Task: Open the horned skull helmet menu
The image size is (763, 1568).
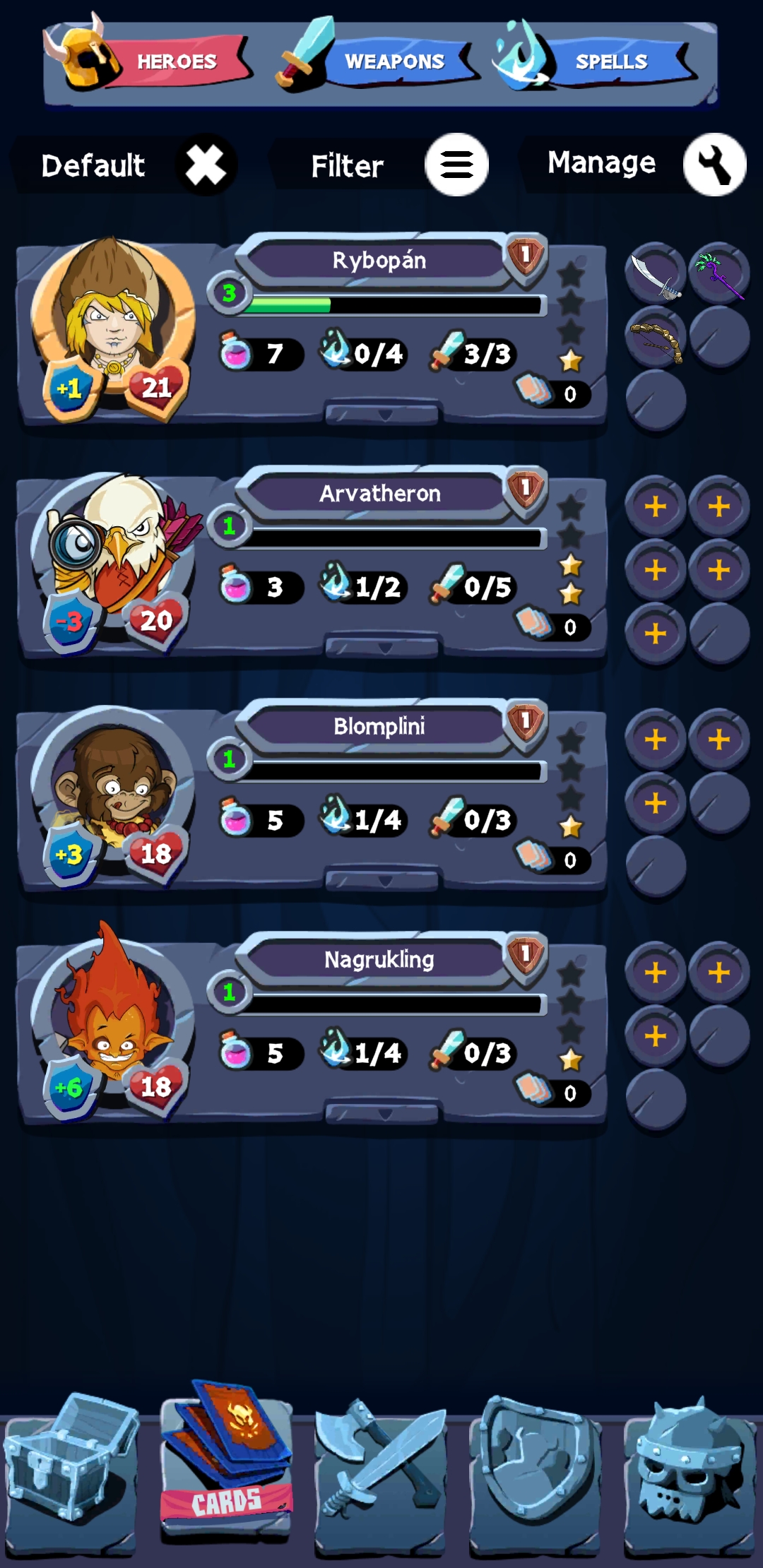Action: point(690,1473)
